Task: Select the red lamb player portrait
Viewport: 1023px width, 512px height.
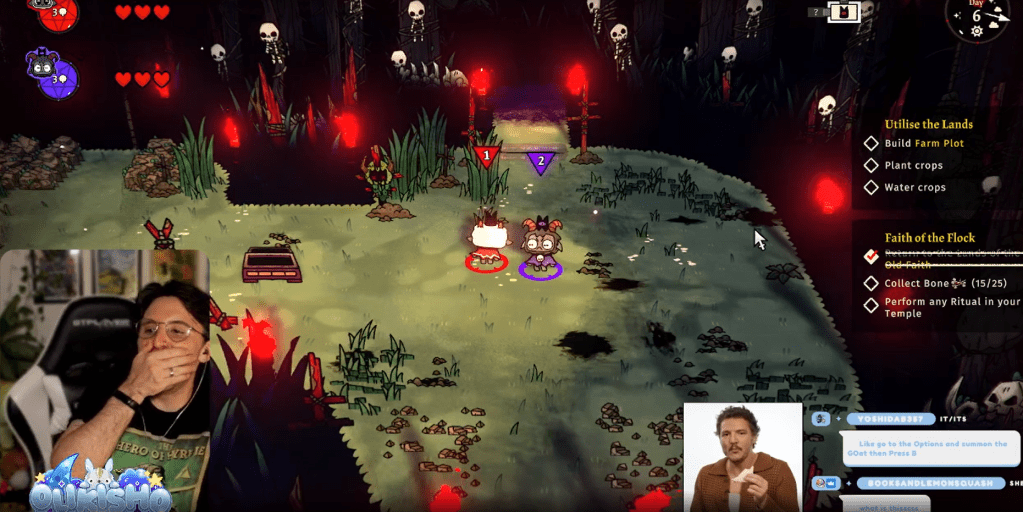Action: point(42,9)
